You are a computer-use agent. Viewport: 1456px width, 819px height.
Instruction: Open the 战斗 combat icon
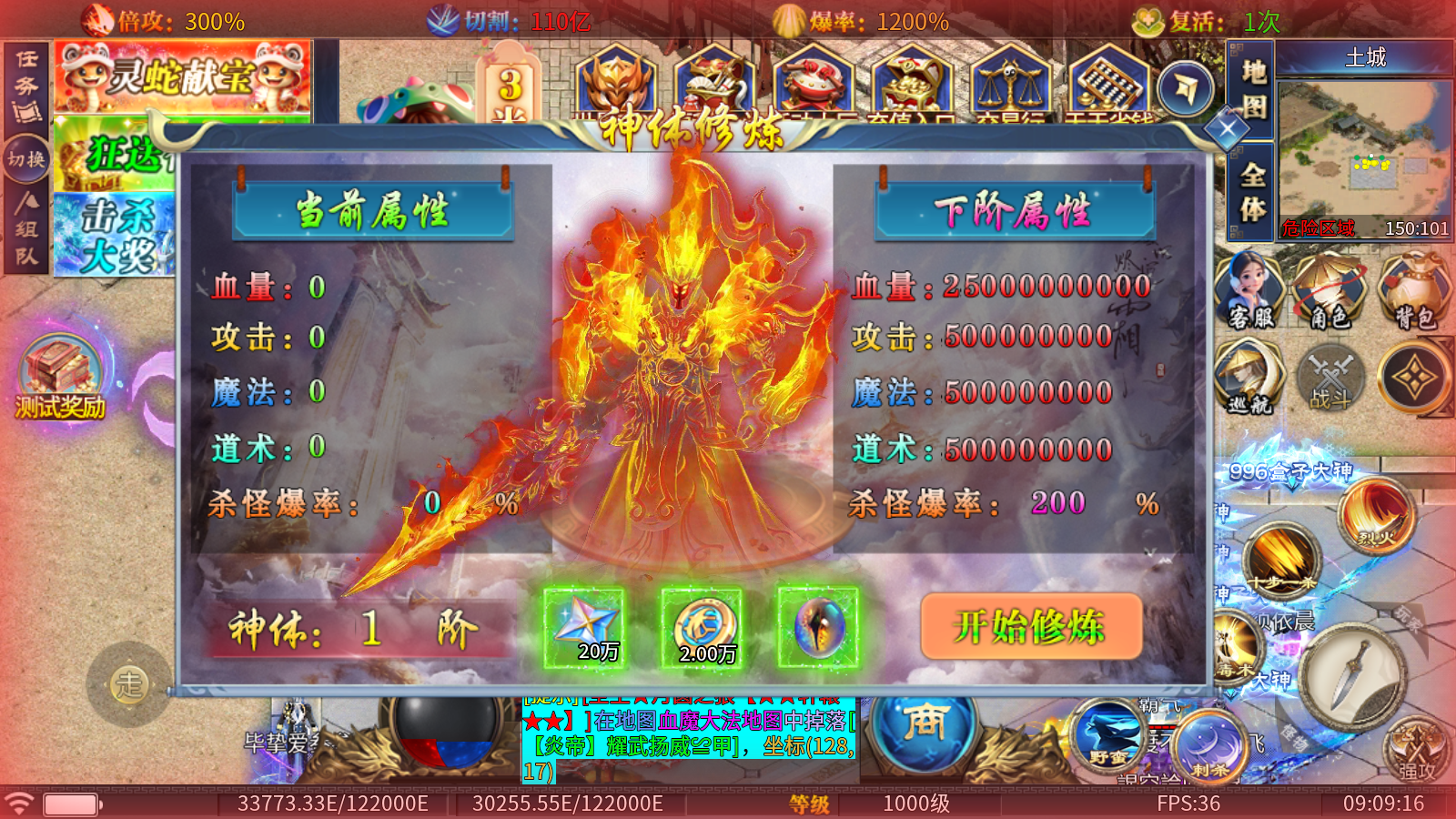point(1330,376)
